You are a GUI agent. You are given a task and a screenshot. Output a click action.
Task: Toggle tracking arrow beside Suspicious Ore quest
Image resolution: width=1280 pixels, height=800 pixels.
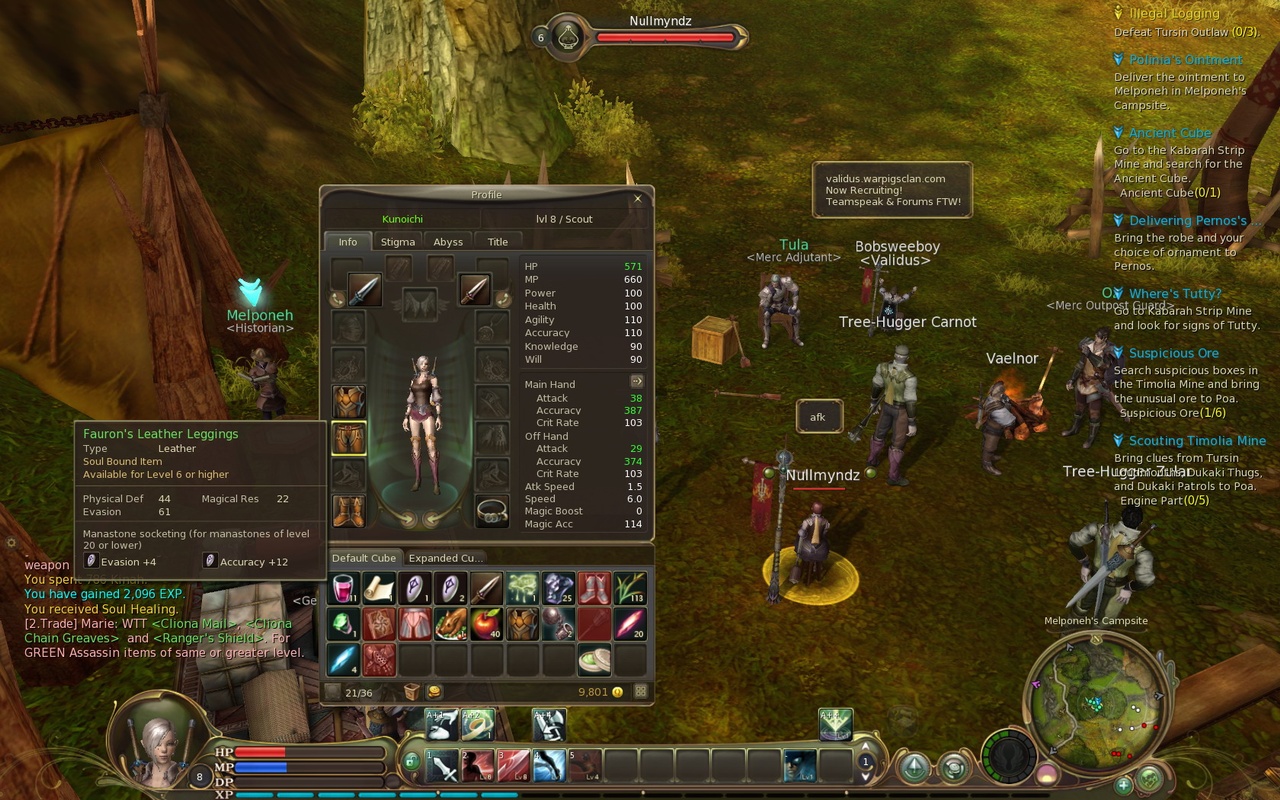coord(1121,353)
